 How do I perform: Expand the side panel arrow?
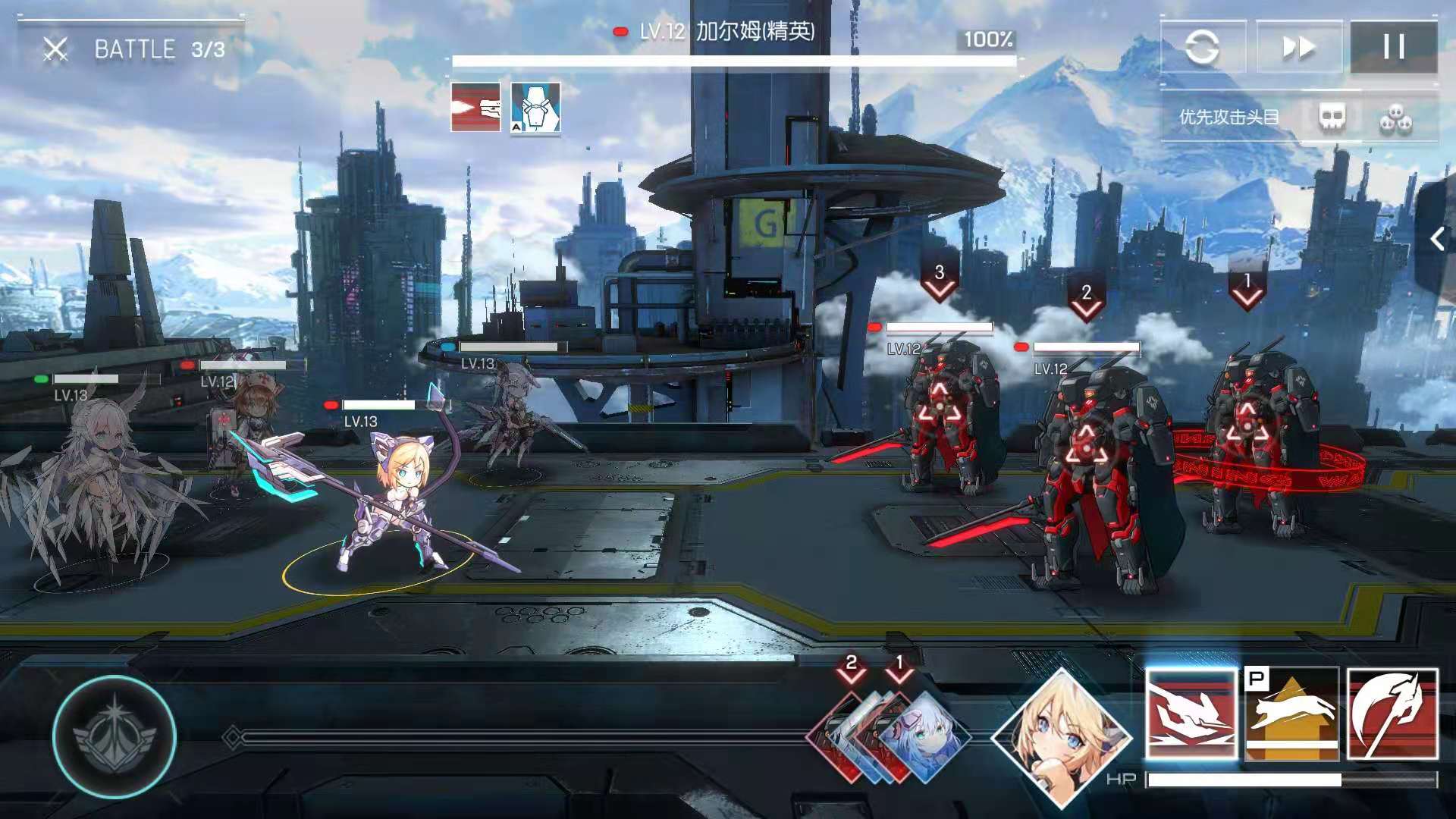tap(1437, 240)
